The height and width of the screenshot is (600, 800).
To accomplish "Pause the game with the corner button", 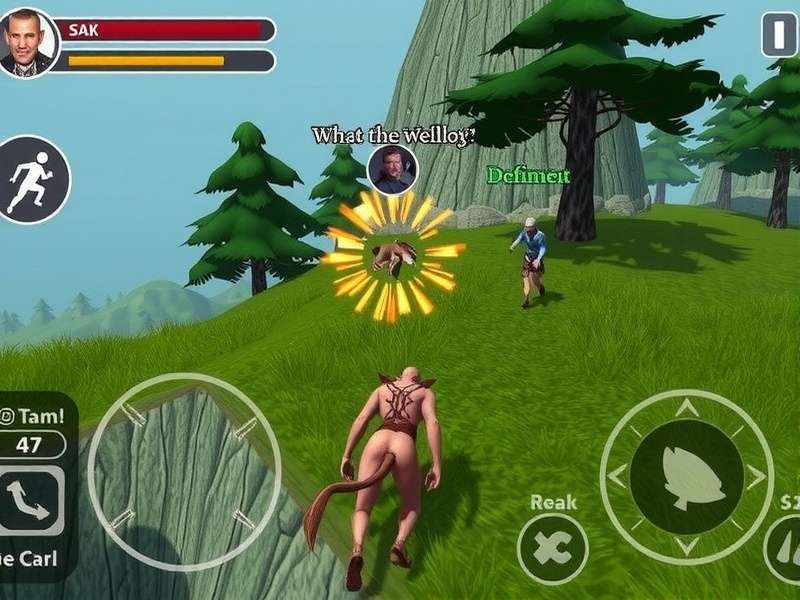I will pos(779,35).
